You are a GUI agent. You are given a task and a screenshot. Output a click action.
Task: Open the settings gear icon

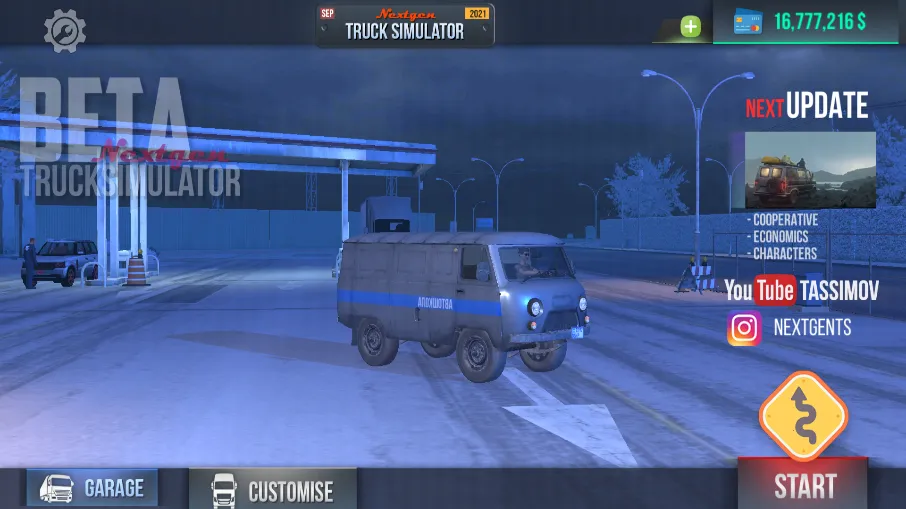point(64,30)
